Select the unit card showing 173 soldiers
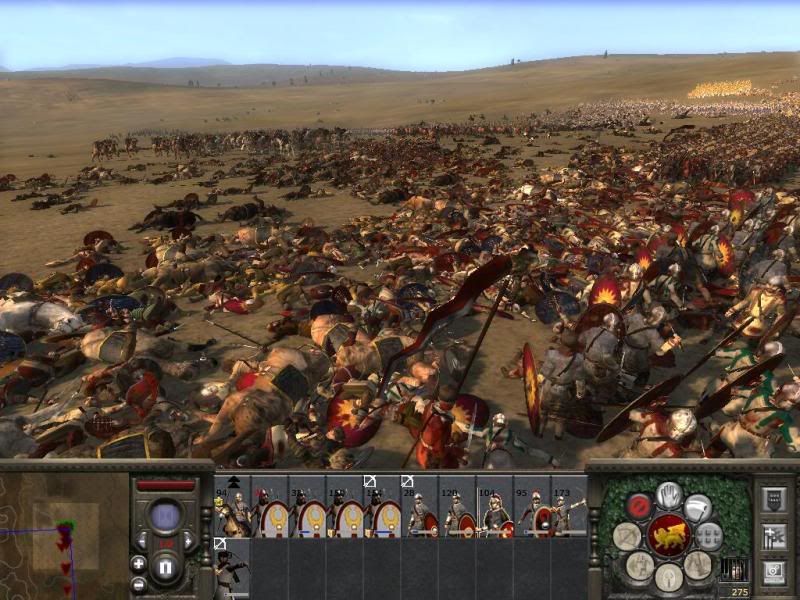Screen dimensions: 800x600 click(x=569, y=508)
